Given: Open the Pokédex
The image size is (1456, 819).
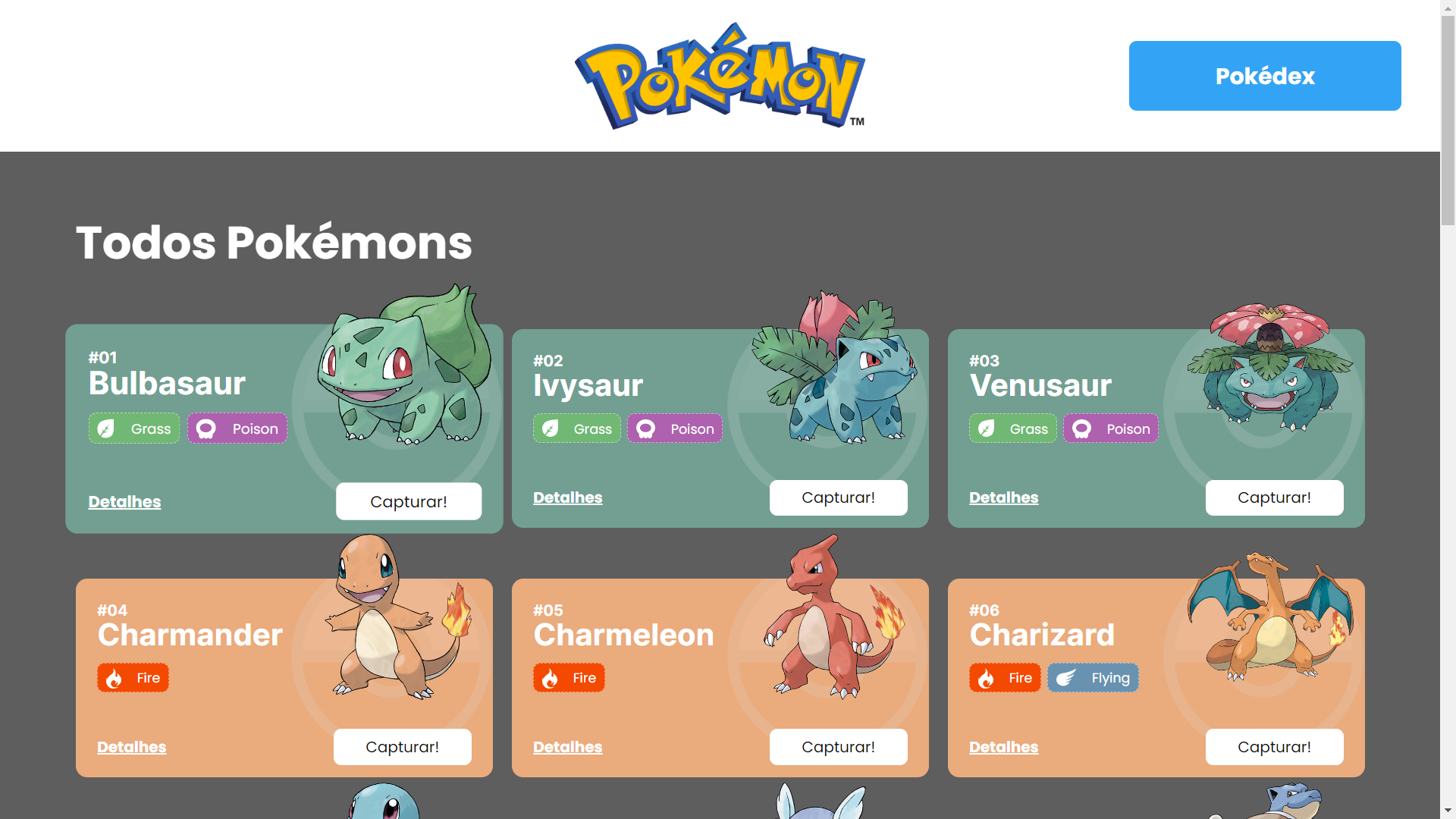Looking at the screenshot, I should point(1264,76).
